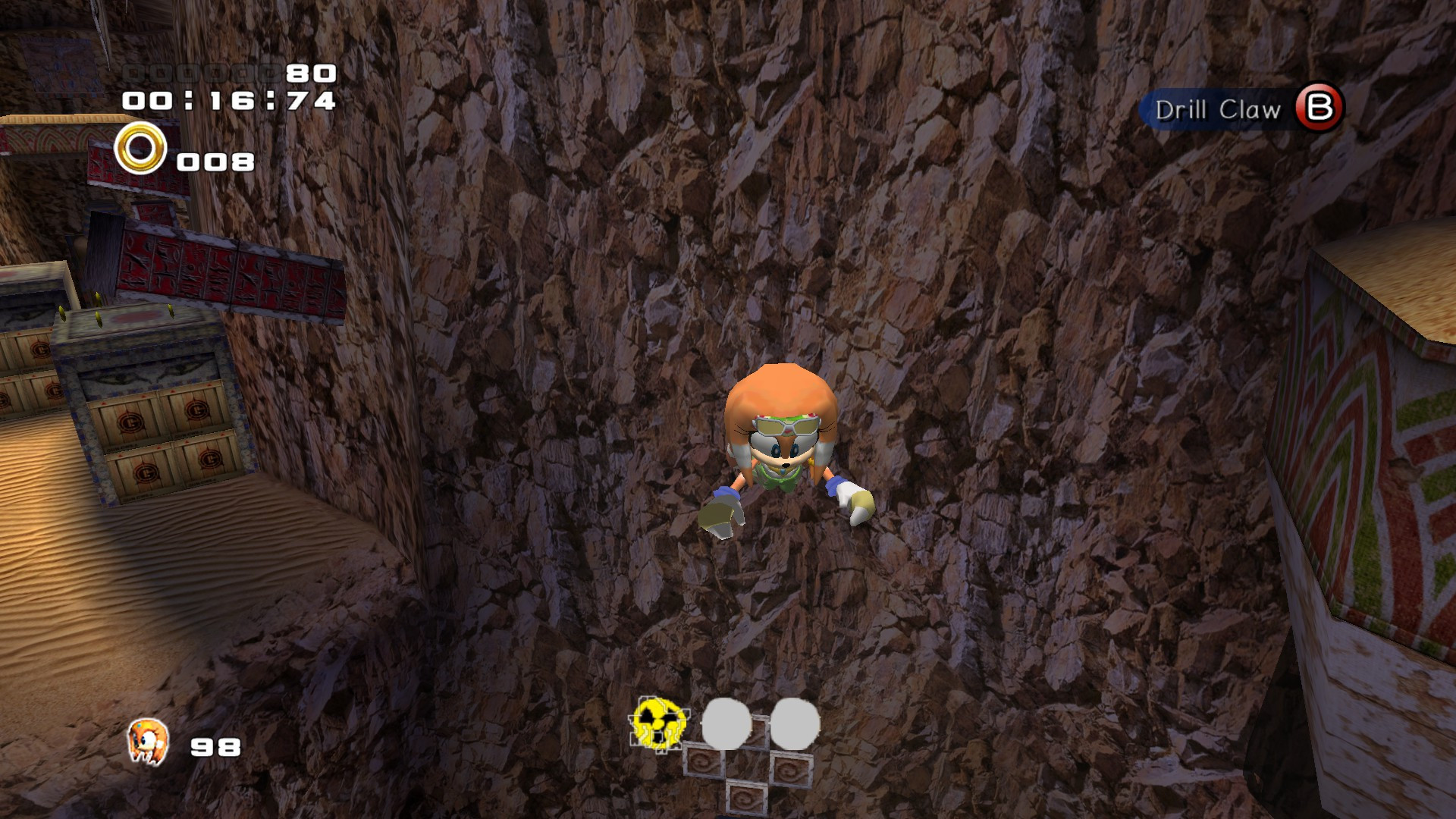Click the spiral-carved tile below the radar dots

(x=747, y=795)
